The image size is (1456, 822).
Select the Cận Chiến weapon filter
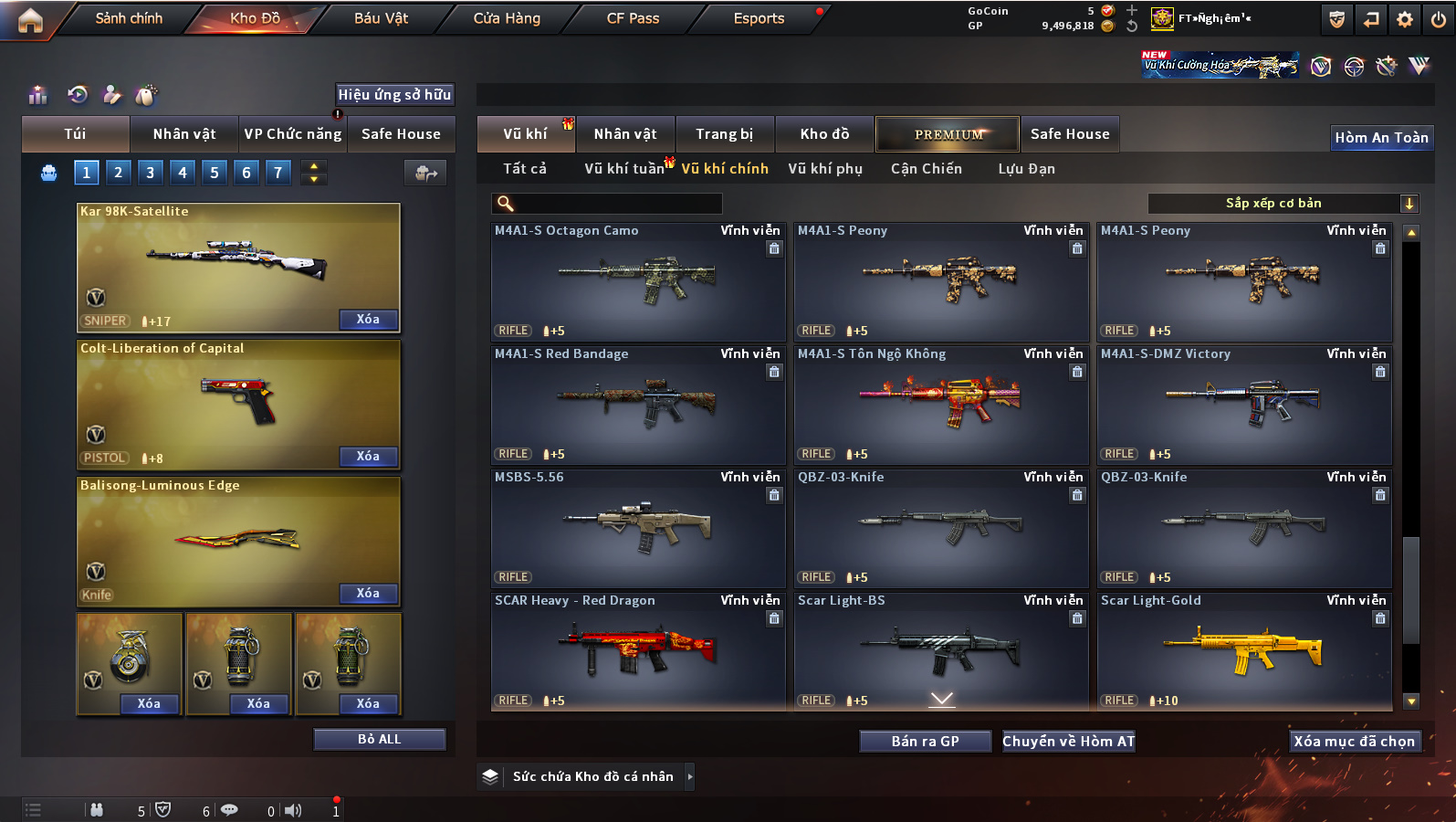tap(926, 169)
